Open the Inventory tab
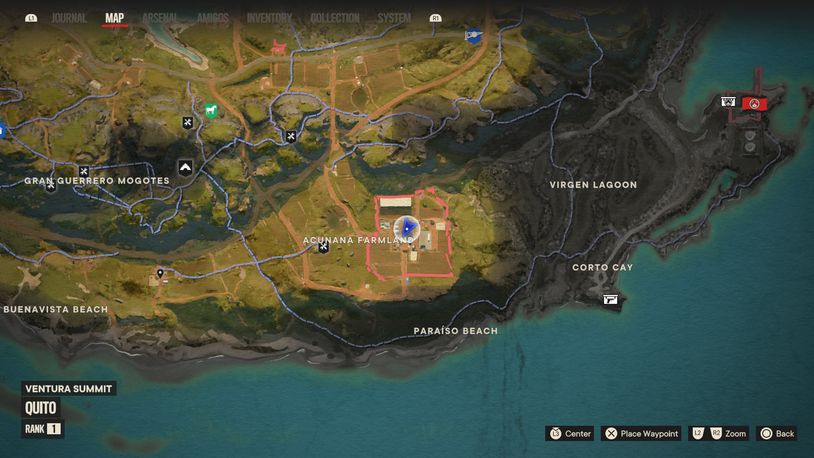Screen dimensions: 814x458 tap(269, 18)
